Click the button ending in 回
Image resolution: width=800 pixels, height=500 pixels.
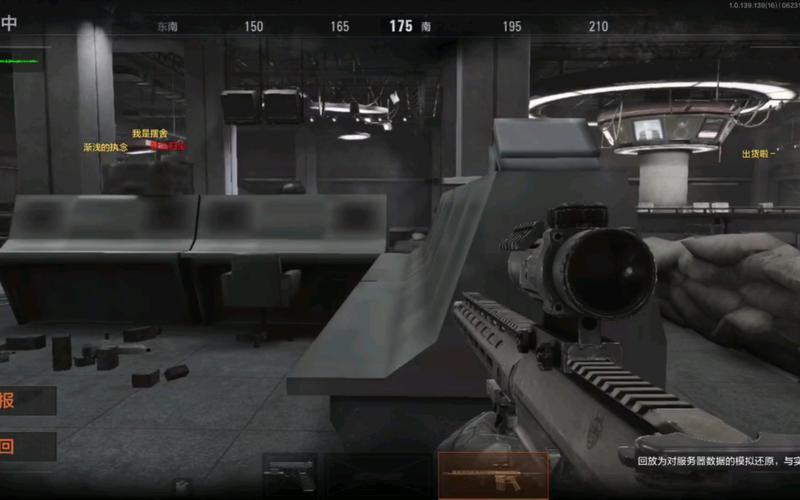click(x=25, y=446)
